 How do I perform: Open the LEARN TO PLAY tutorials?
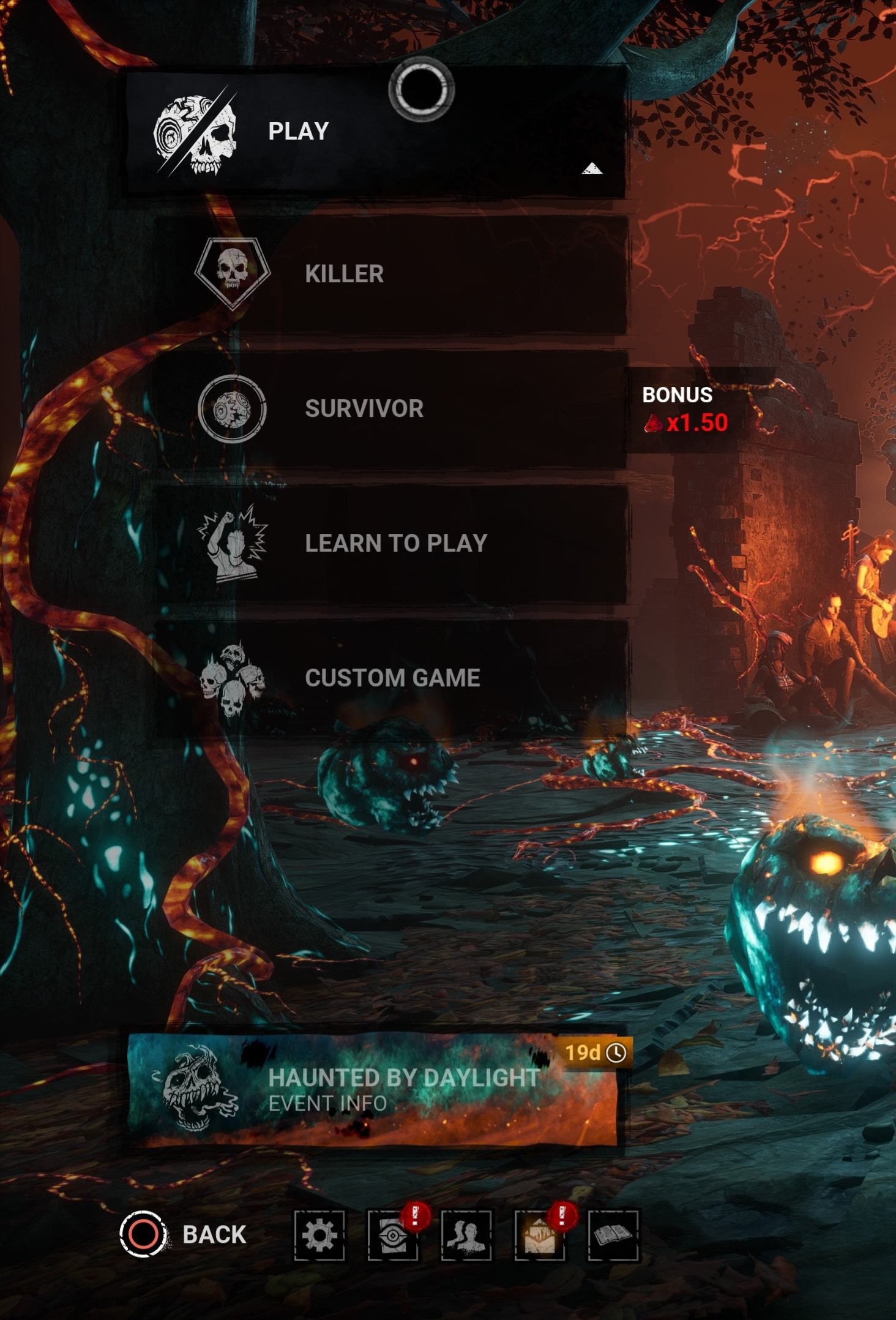pyautogui.click(x=392, y=544)
